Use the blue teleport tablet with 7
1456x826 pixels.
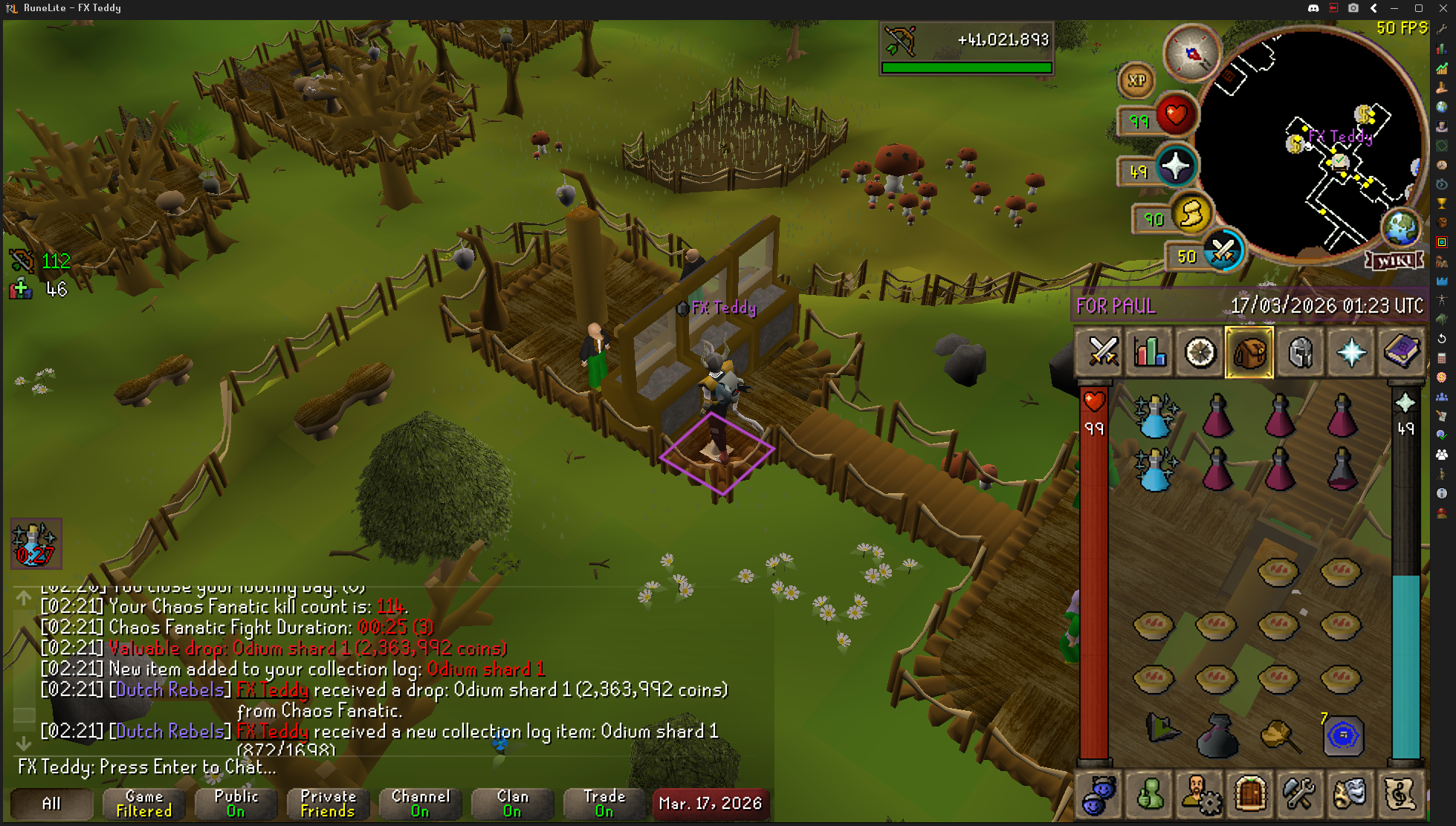point(1342,736)
